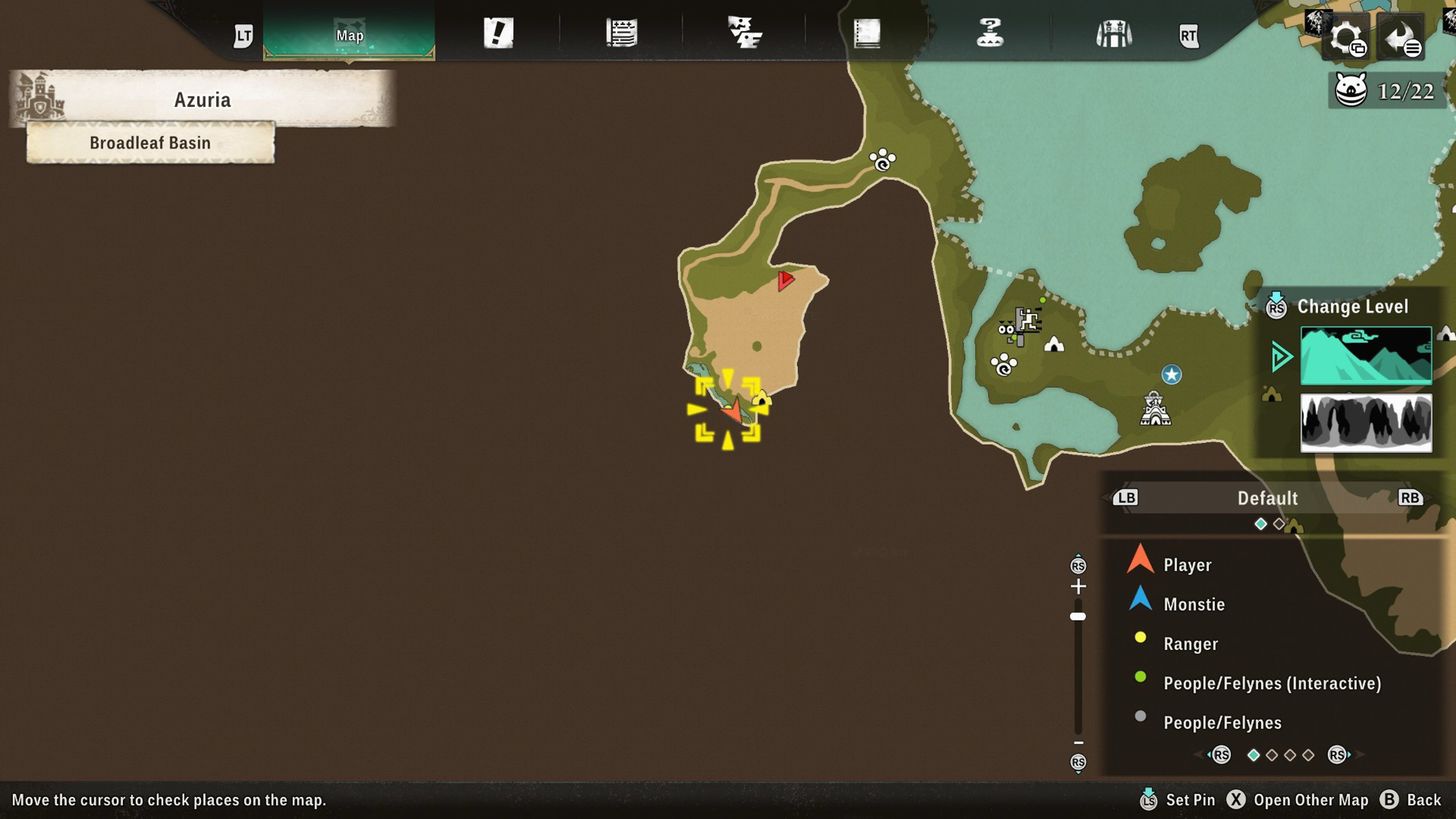1456x819 pixels.
Task: Switch to the scroll list tab
Action: pos(621,33)
